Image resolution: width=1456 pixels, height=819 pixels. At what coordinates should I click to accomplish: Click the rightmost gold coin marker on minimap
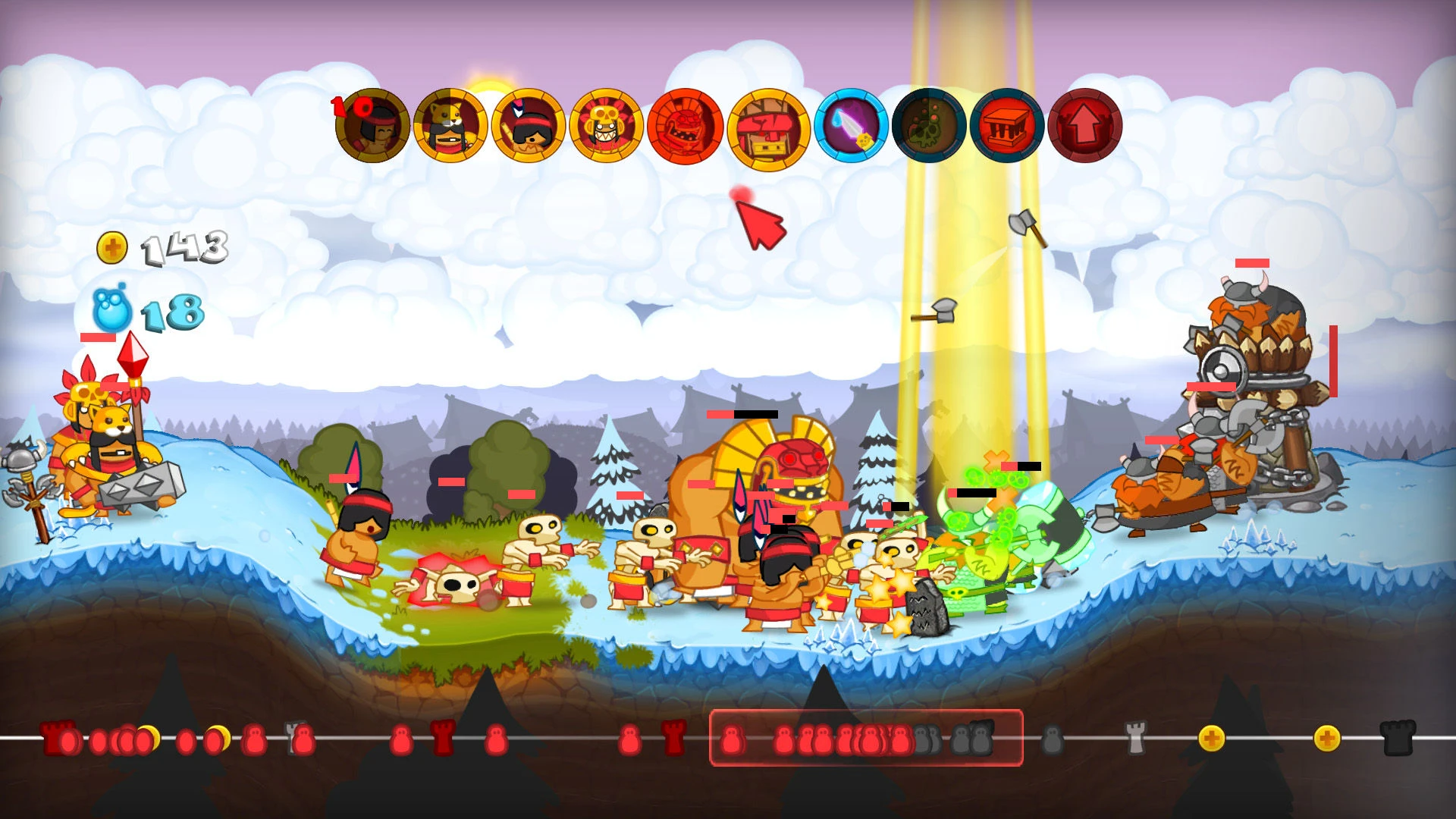(1327, 737)
